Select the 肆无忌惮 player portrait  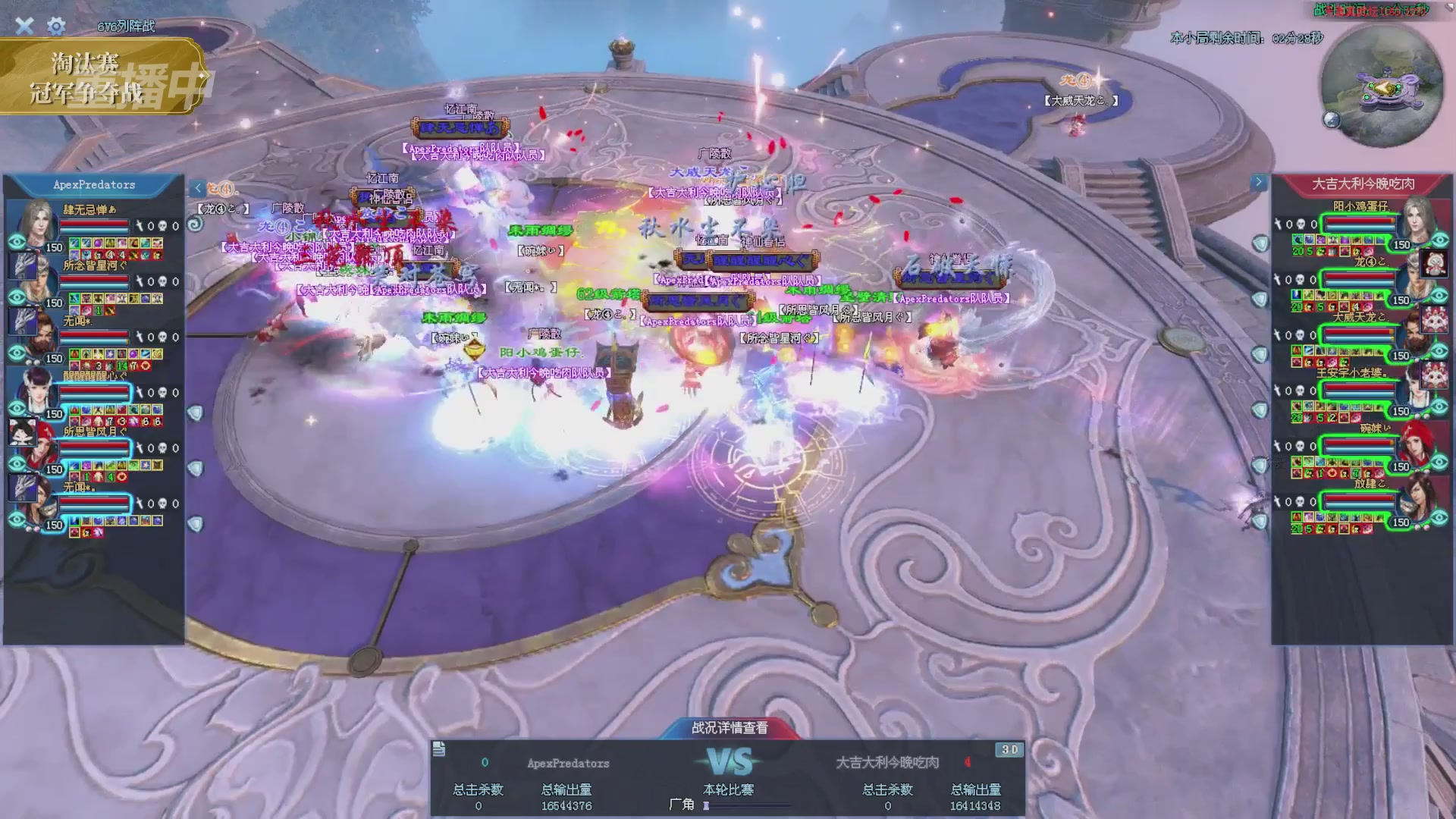point(36,222)
